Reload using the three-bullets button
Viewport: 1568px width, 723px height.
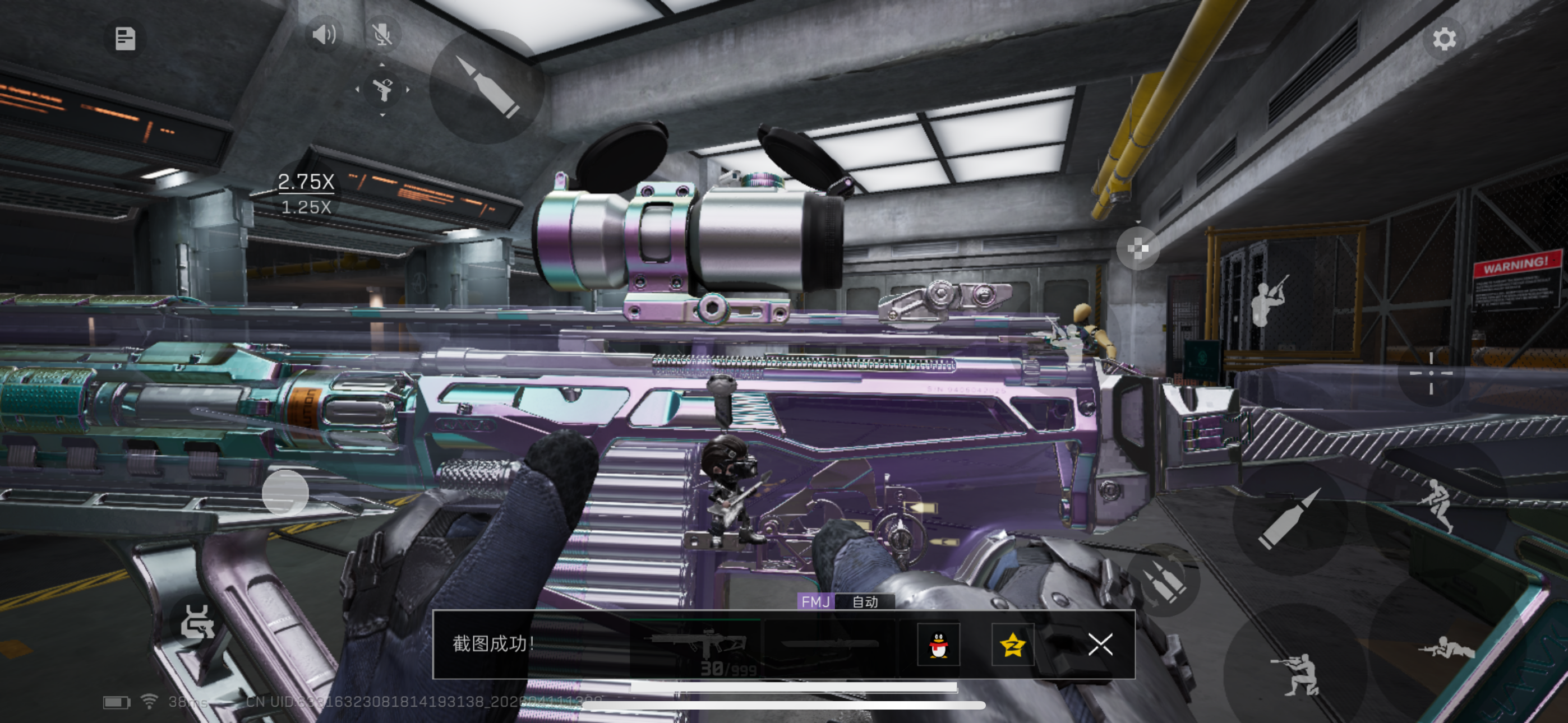point(1163,581)
